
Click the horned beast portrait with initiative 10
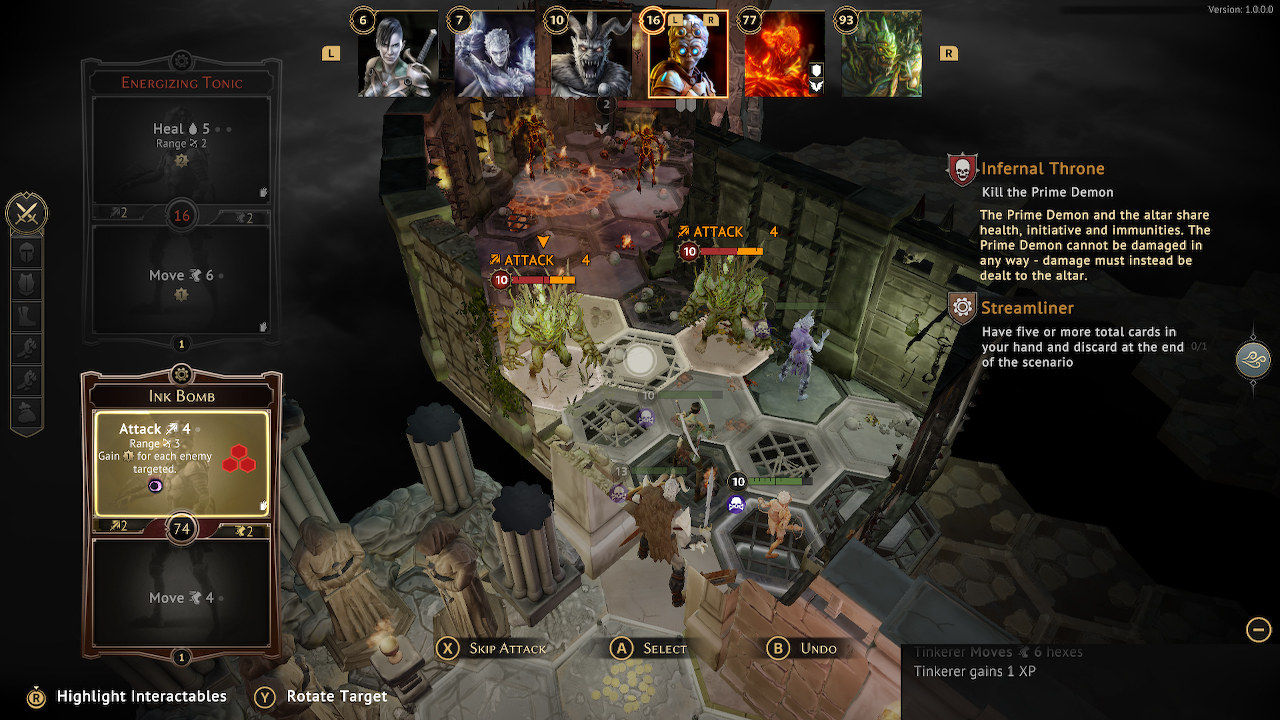591,55
